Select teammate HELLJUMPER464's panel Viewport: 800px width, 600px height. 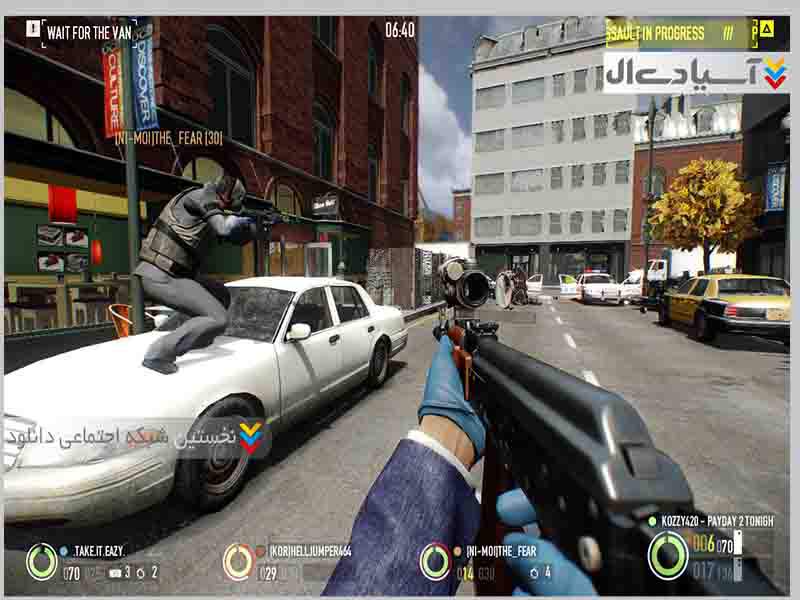290,562
